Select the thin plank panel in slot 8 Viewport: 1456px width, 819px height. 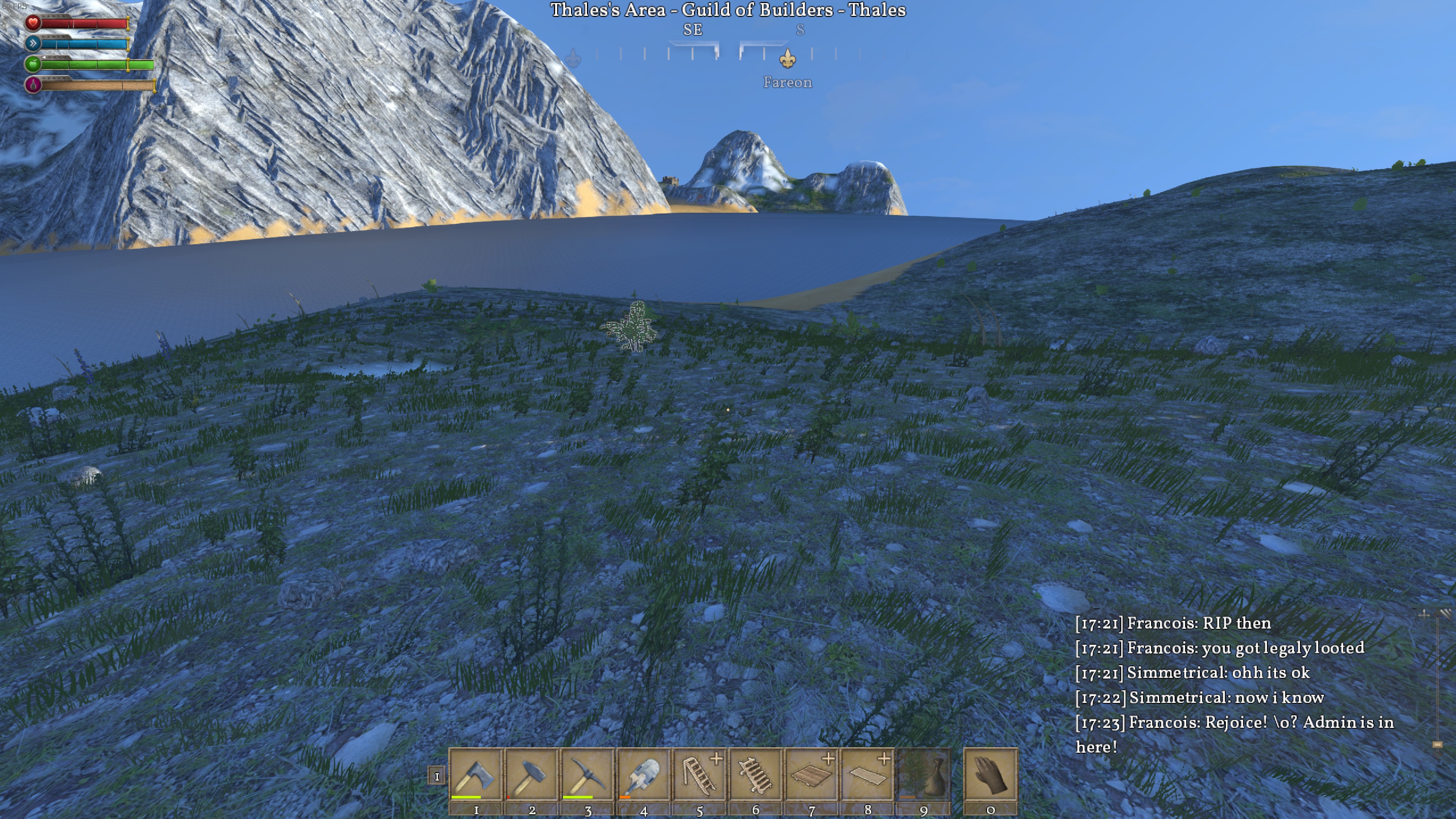[x=867, y=774]
